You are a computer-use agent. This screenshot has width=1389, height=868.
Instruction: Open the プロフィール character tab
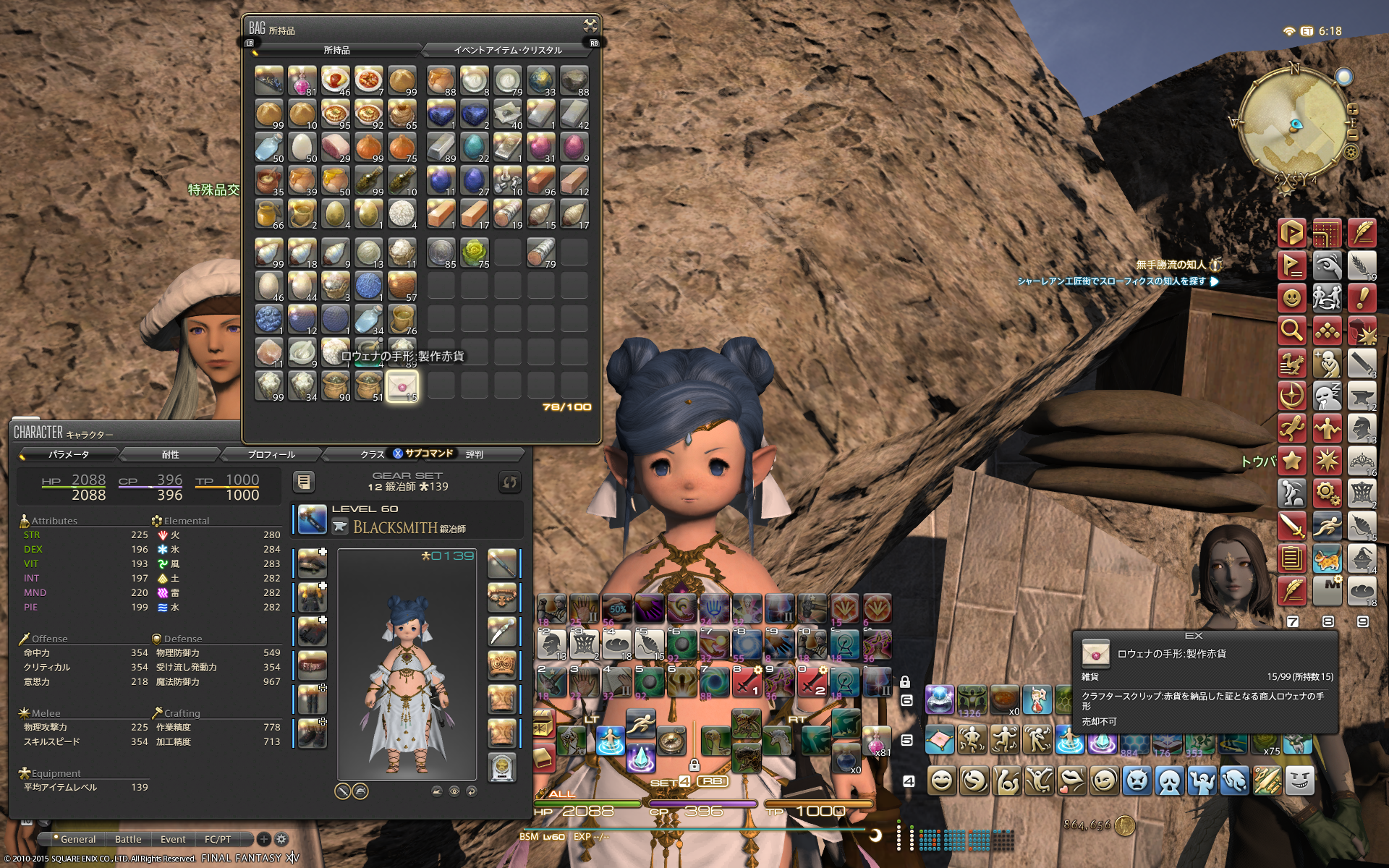pos(271,454)
